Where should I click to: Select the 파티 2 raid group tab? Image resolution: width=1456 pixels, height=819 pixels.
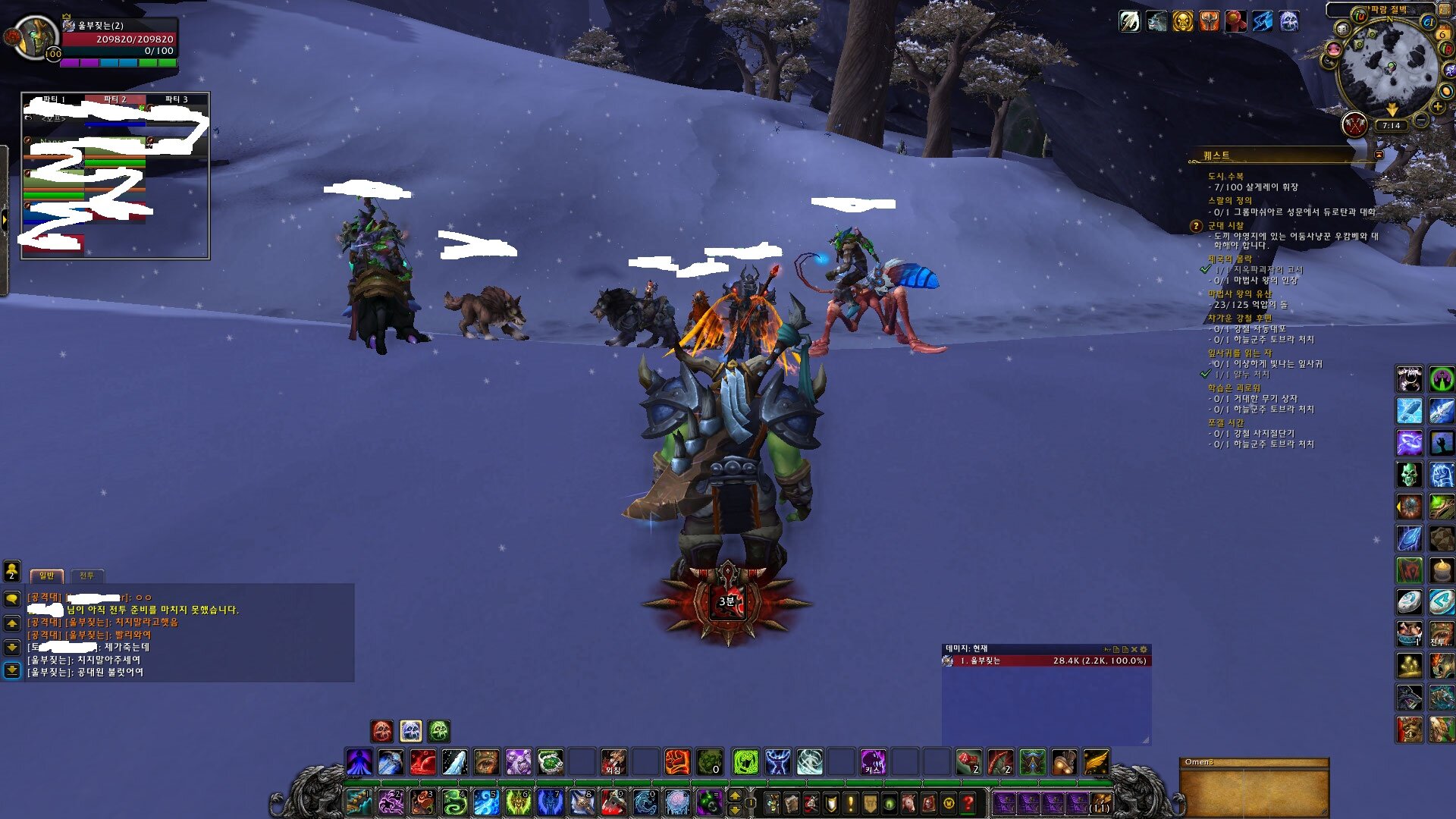(115, 99)
